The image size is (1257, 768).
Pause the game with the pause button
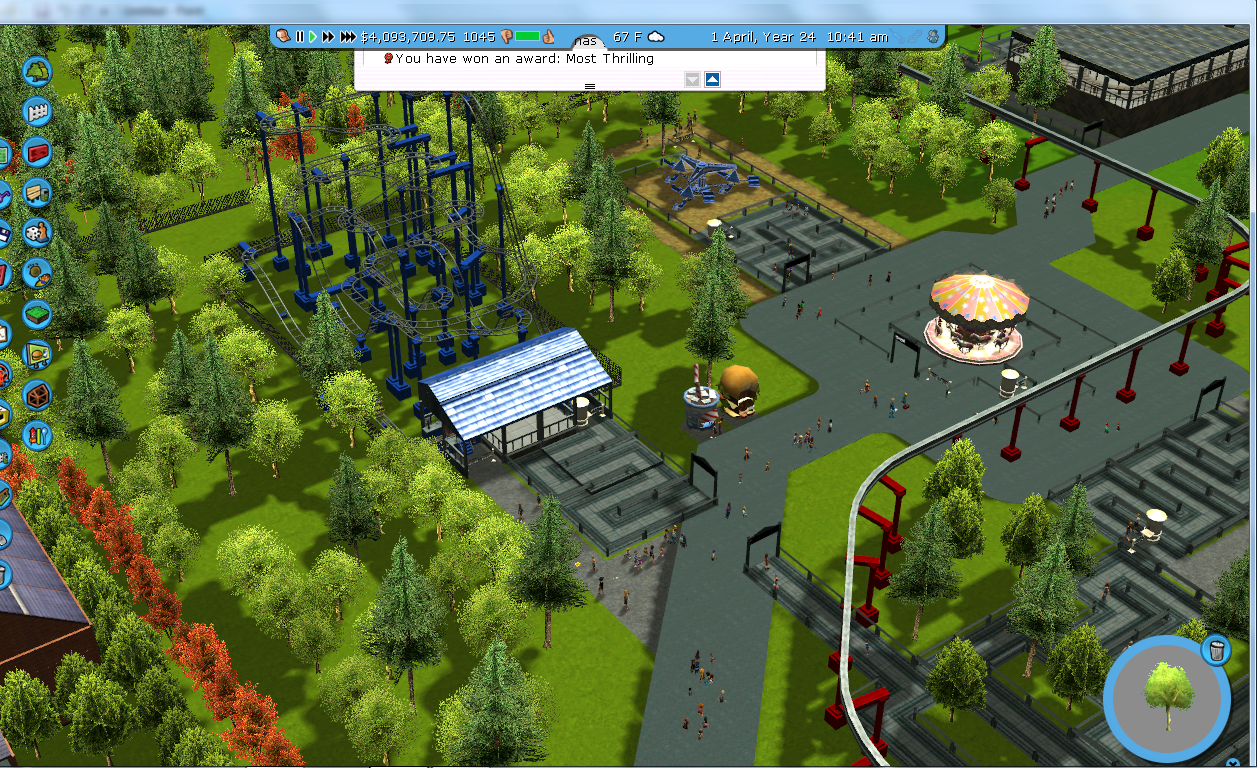[299, 37]
